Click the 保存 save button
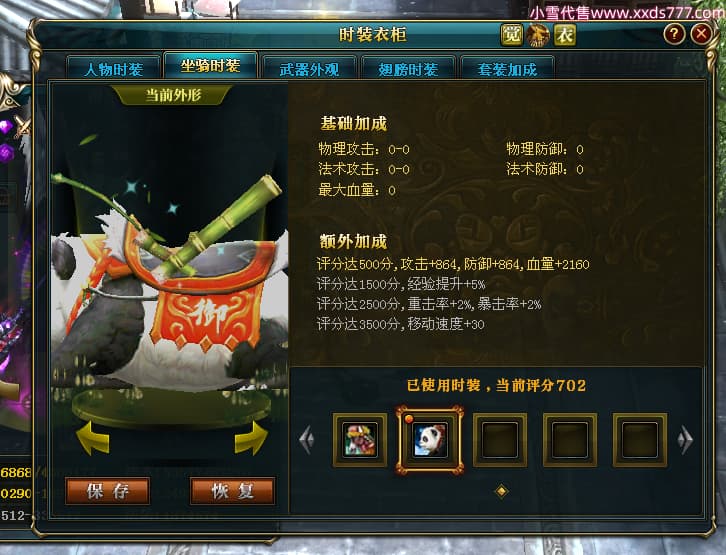Screen dimensions: 726x555 tap(108, 490)
